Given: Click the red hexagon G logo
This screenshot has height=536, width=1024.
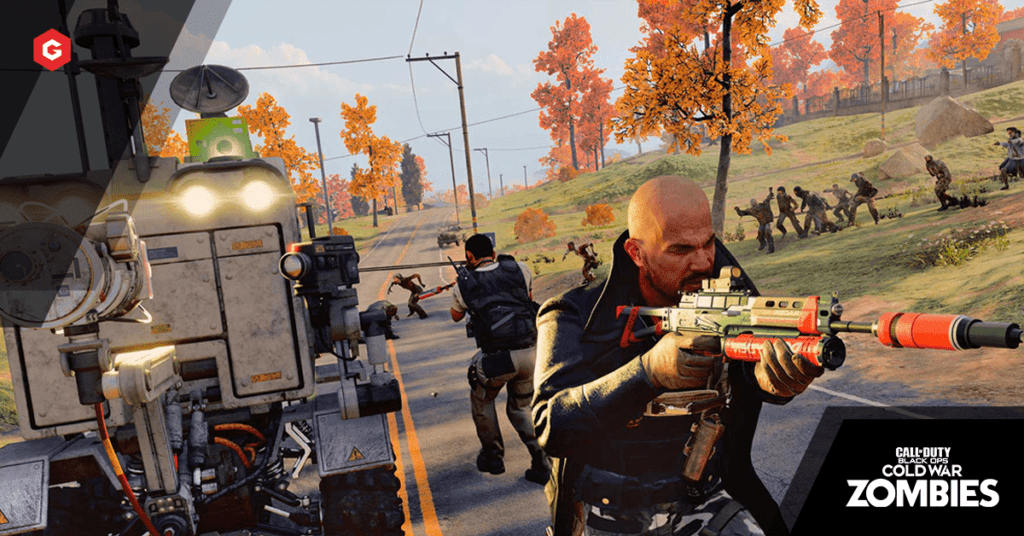Looking at the screenshot, I should point(52,50).
